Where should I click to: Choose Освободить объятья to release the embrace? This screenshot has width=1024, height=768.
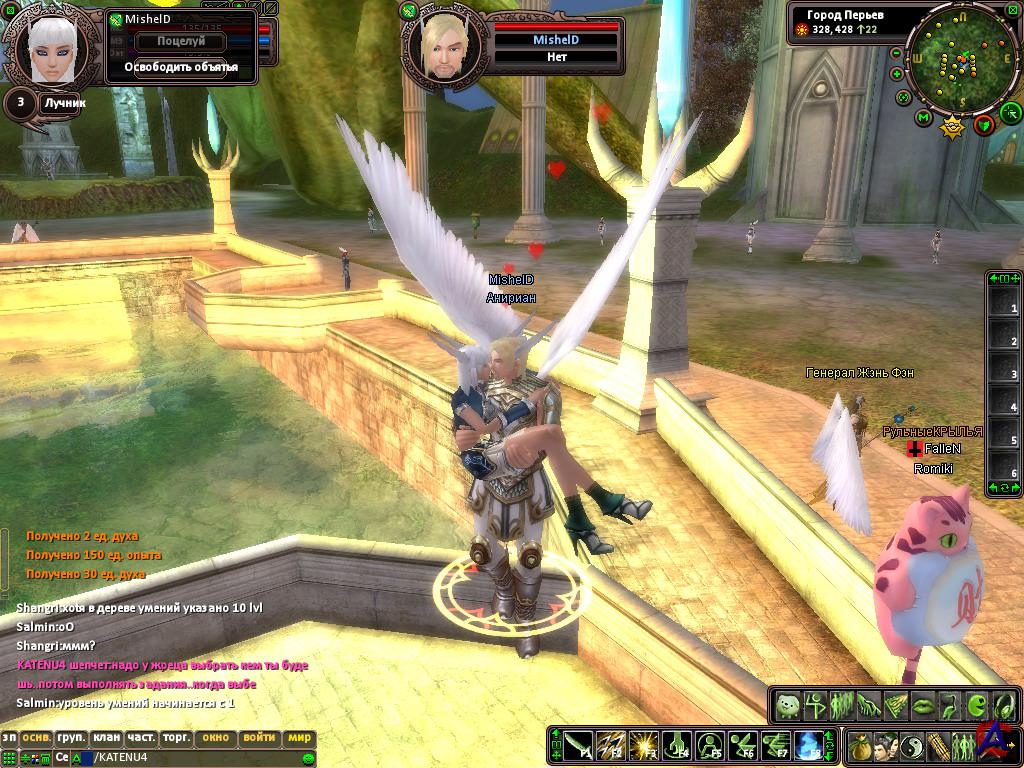tap(181, 67)
